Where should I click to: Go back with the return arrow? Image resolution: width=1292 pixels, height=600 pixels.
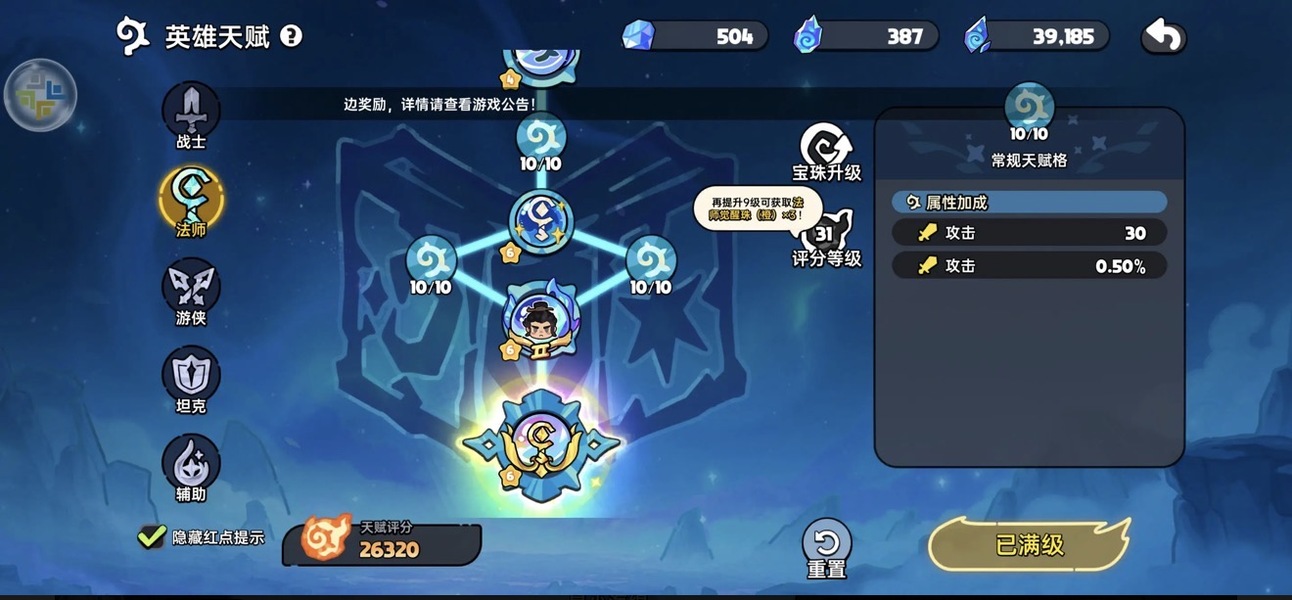click(x=1164, y=37)
